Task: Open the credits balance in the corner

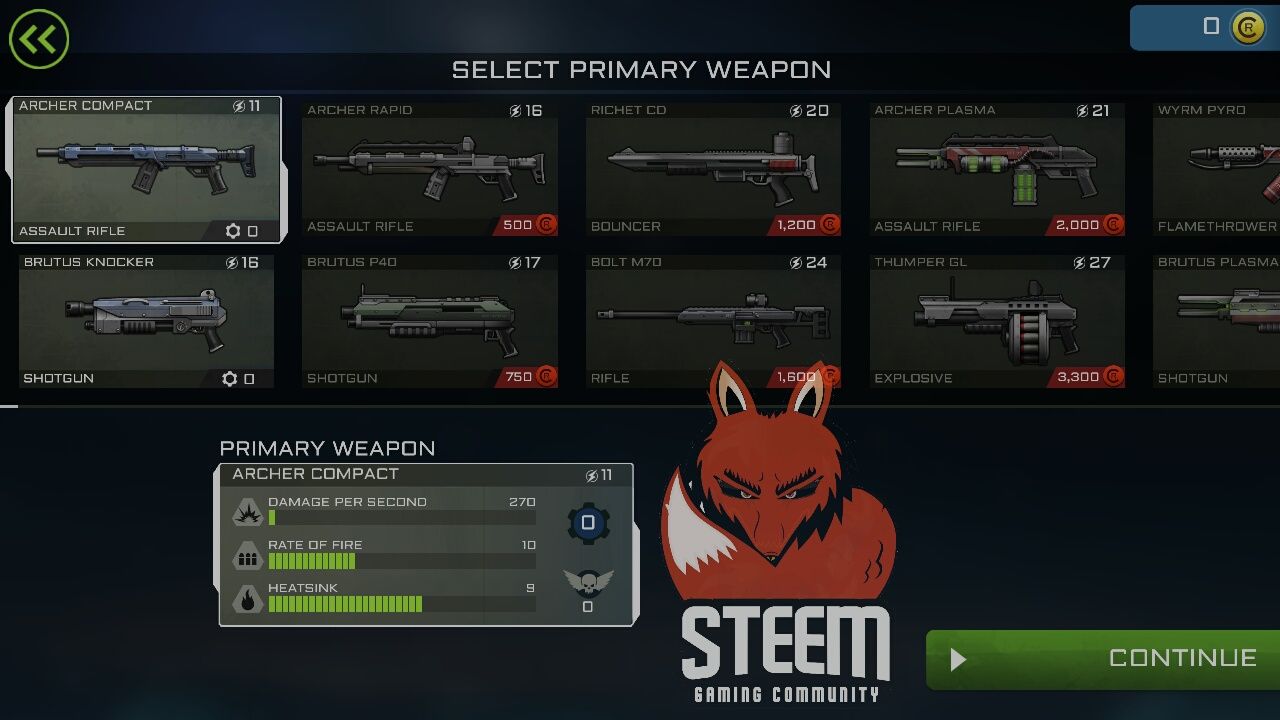Action: point(1206,27)
